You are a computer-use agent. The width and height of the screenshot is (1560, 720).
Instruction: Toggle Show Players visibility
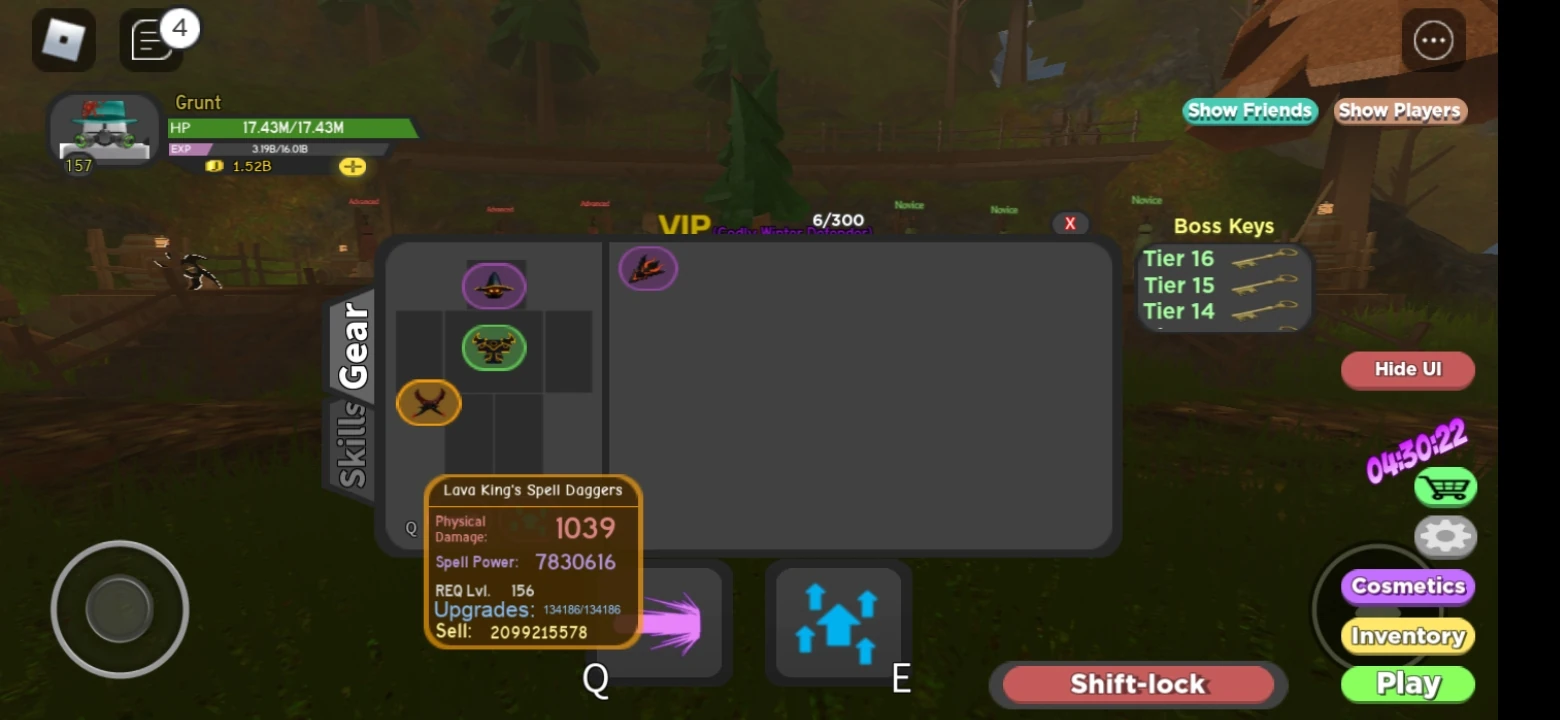pos(1399,111)
